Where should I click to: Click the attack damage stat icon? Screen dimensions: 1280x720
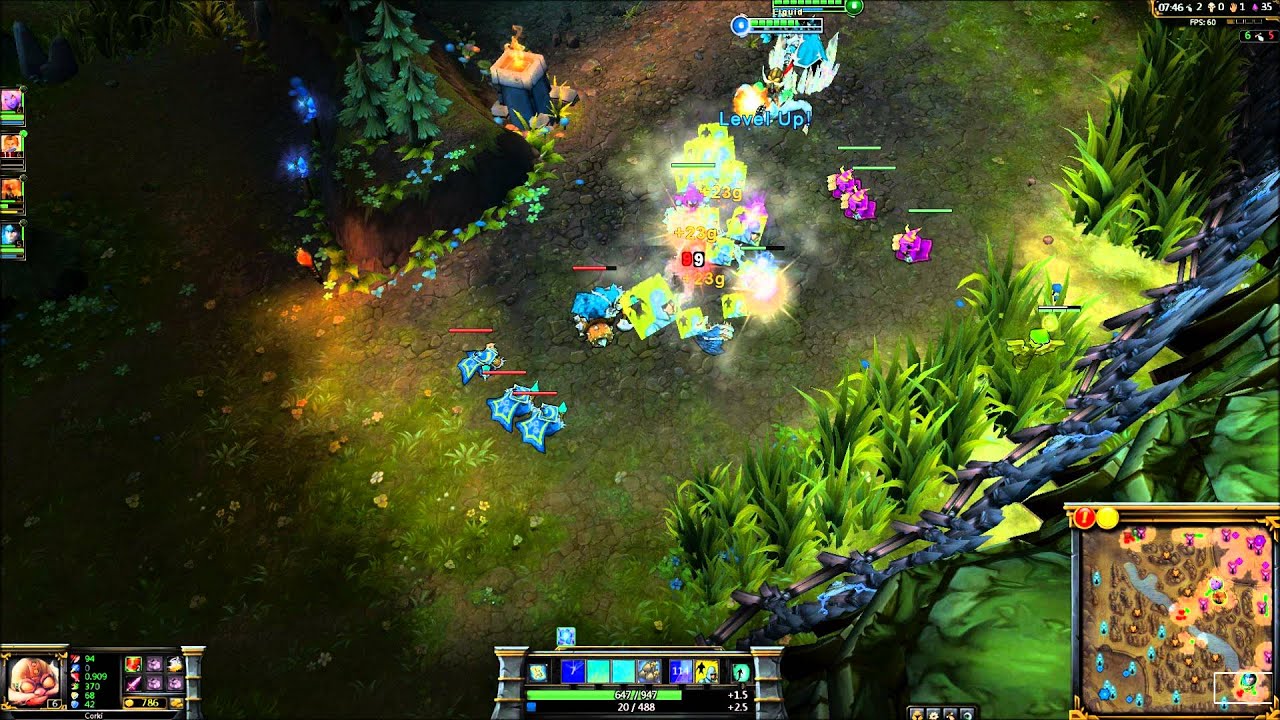[x=75, y=659]
